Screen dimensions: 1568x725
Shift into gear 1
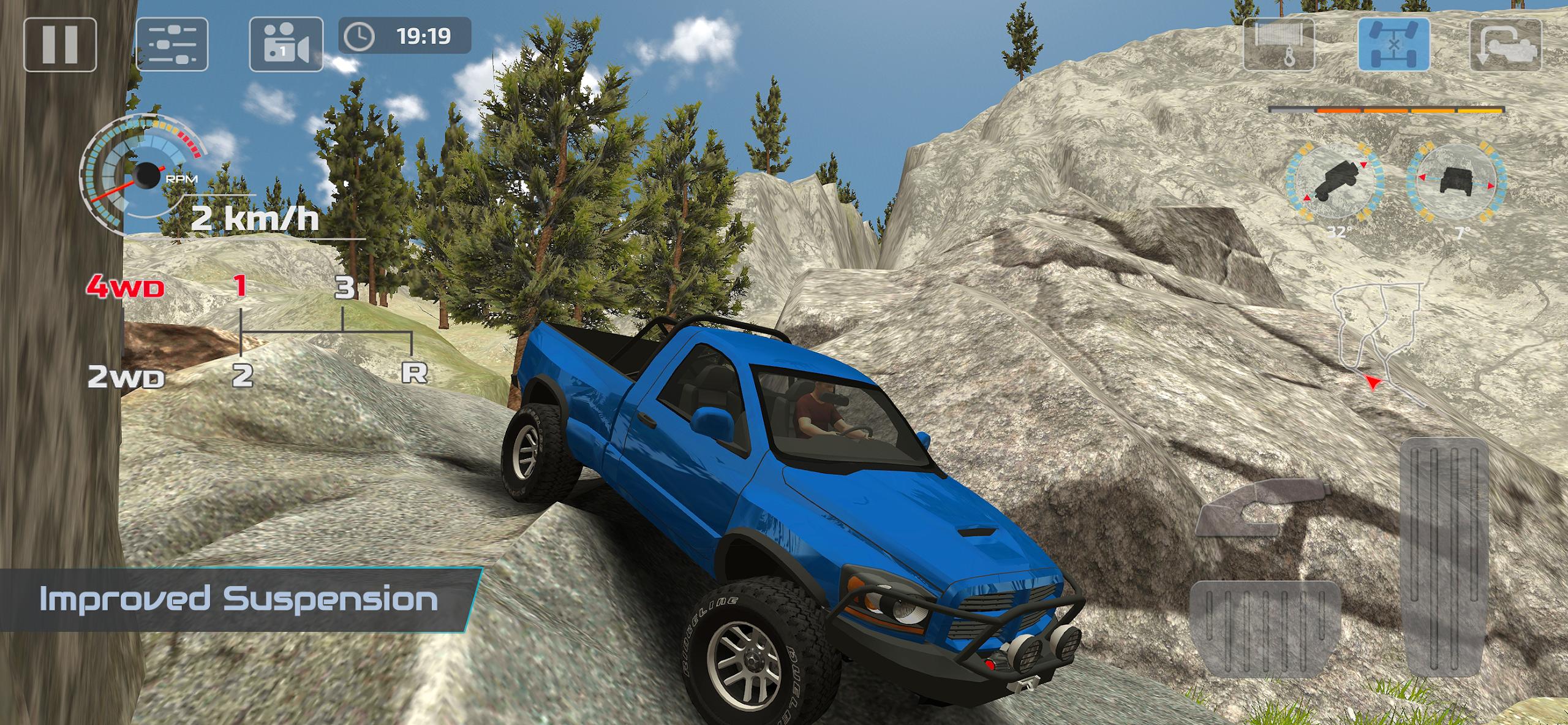click(x=241, y=286)
